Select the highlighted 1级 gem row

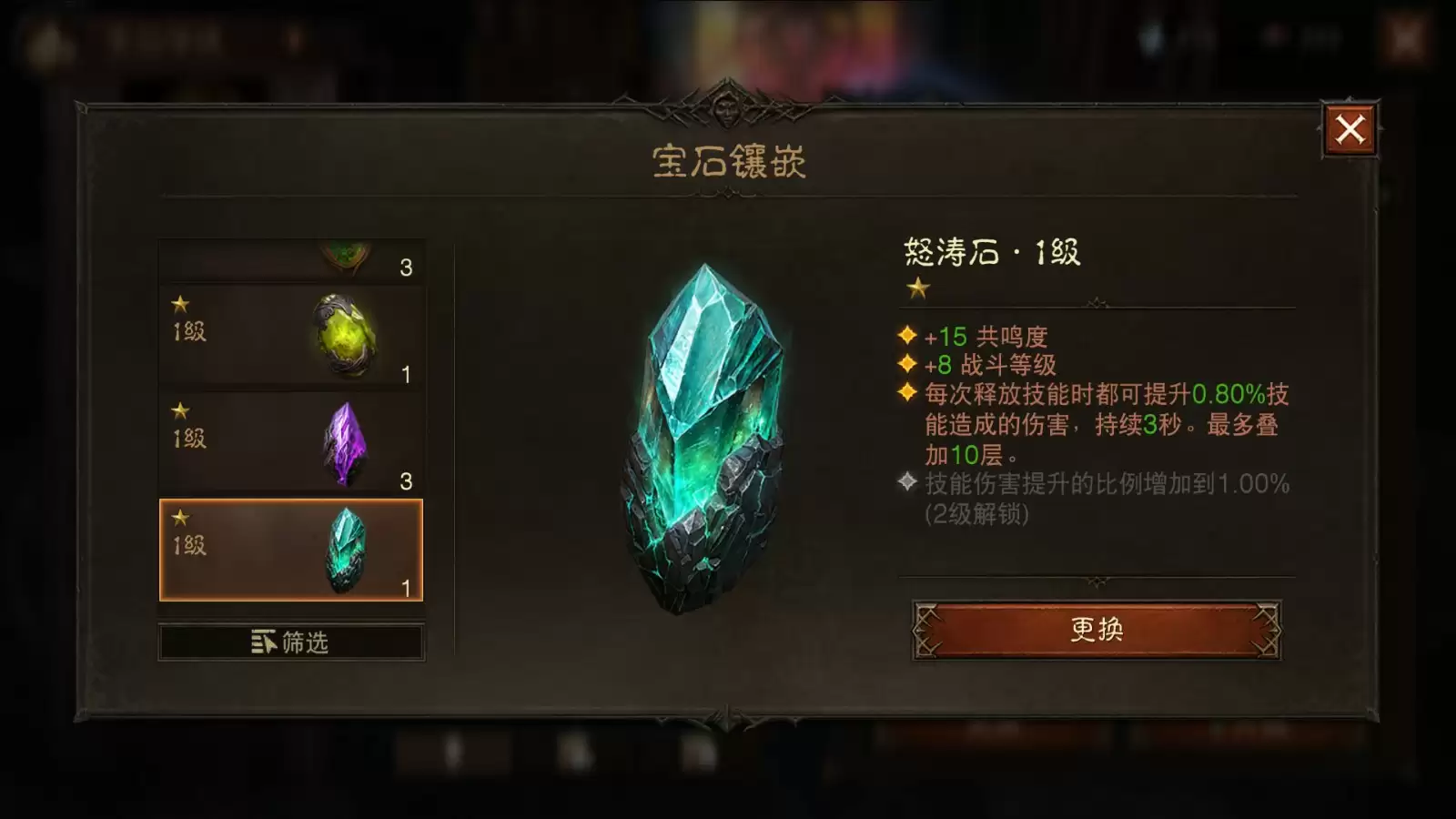293,547
